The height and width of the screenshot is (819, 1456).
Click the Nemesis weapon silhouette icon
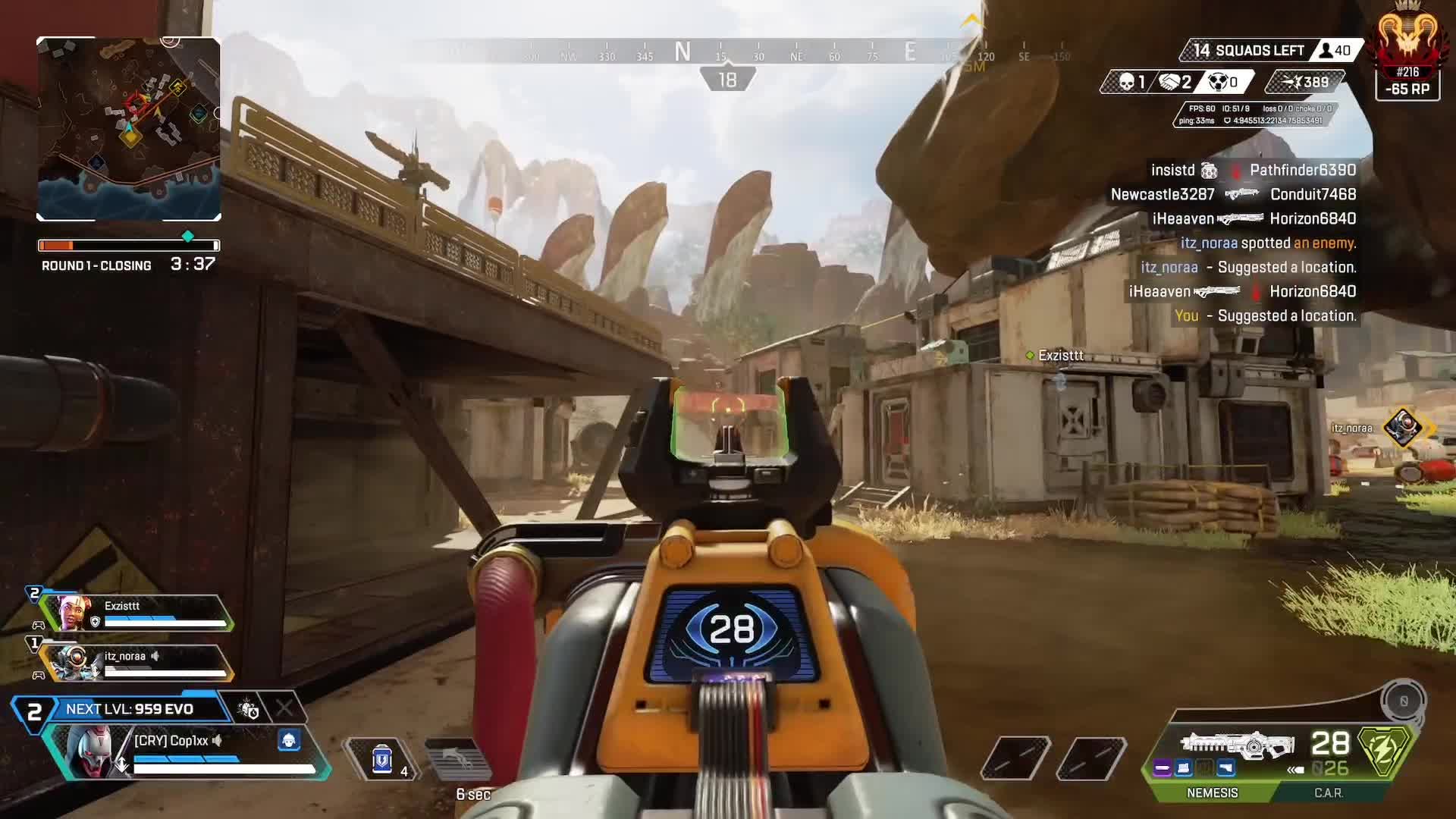click(1238, 744)
